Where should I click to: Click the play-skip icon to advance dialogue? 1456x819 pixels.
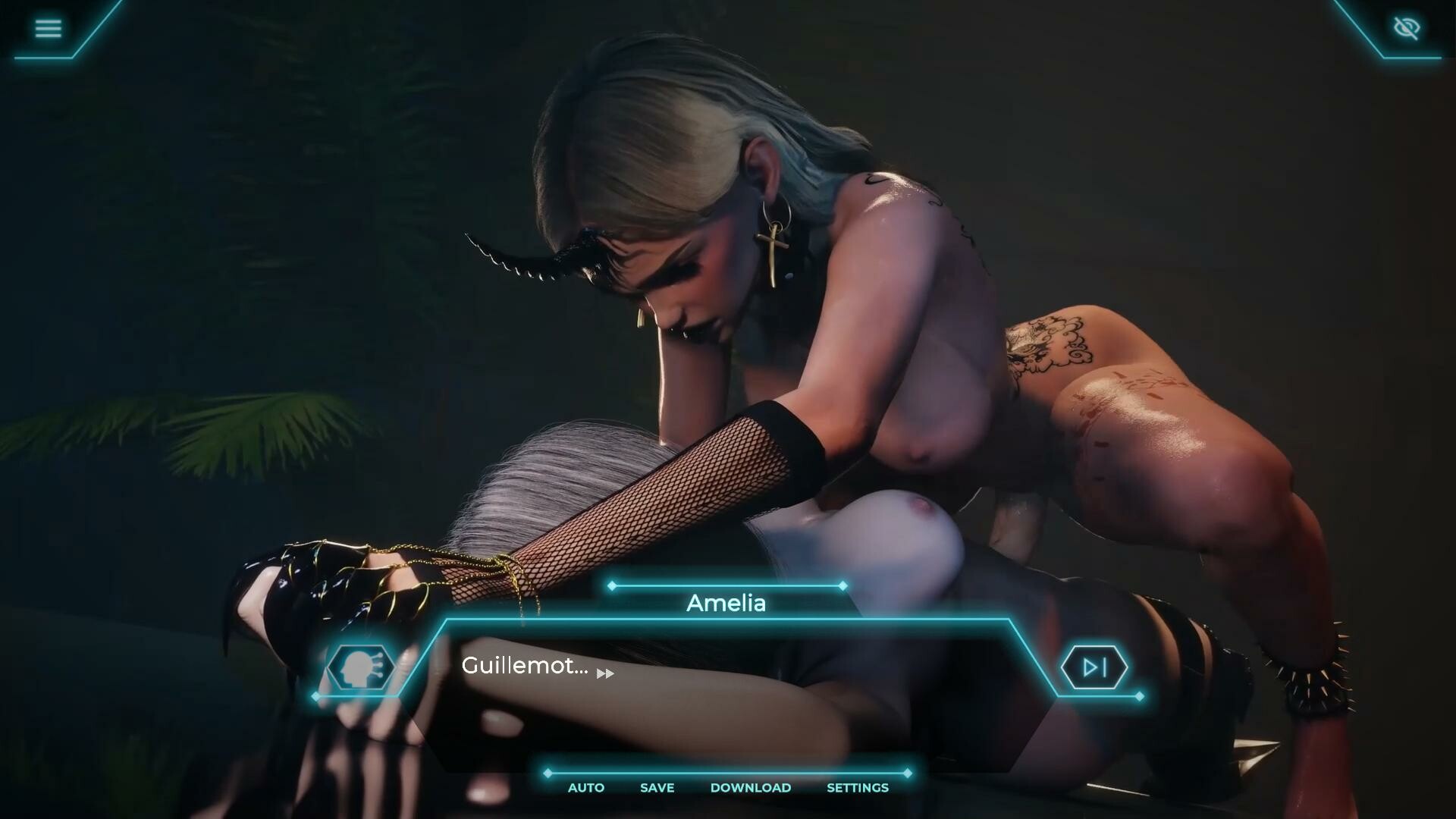tap(1095, 667)
